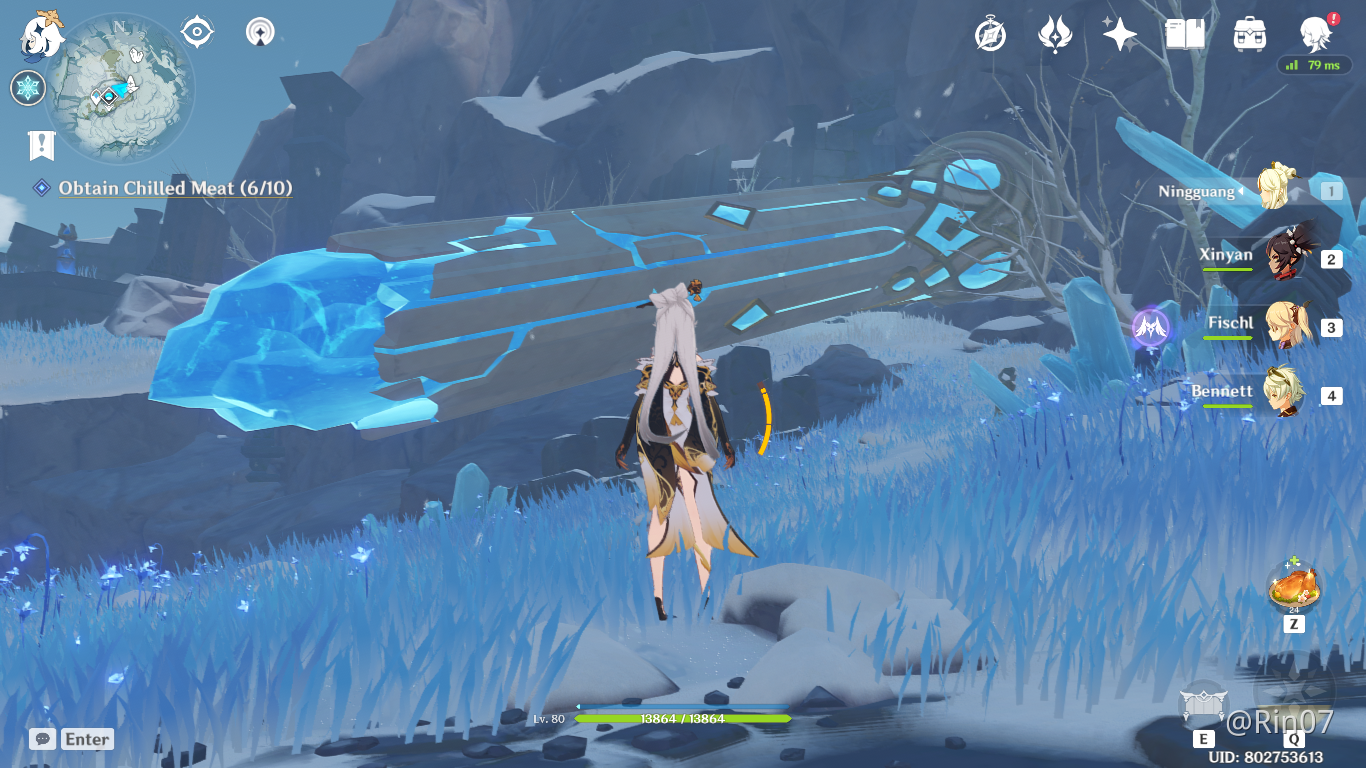Screen dimensions: 1366x768
Task: Open the chat box speech bubble
Action: tap(42, 739)
